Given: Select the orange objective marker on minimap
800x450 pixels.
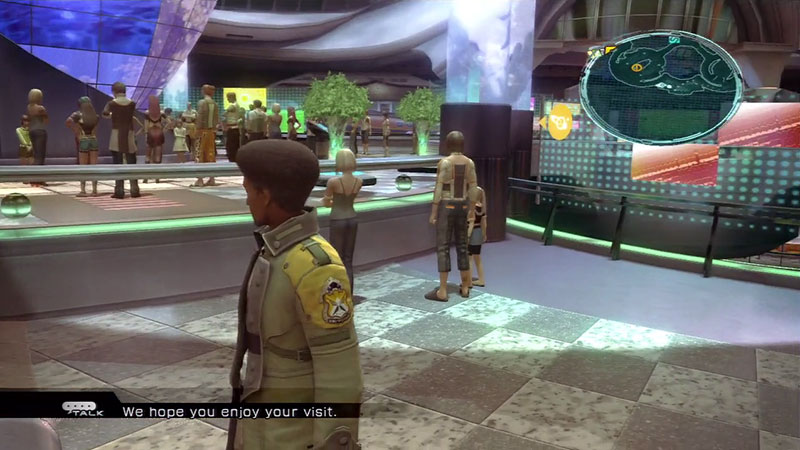Looking at the screenshot, I should (x=637, y=67).
